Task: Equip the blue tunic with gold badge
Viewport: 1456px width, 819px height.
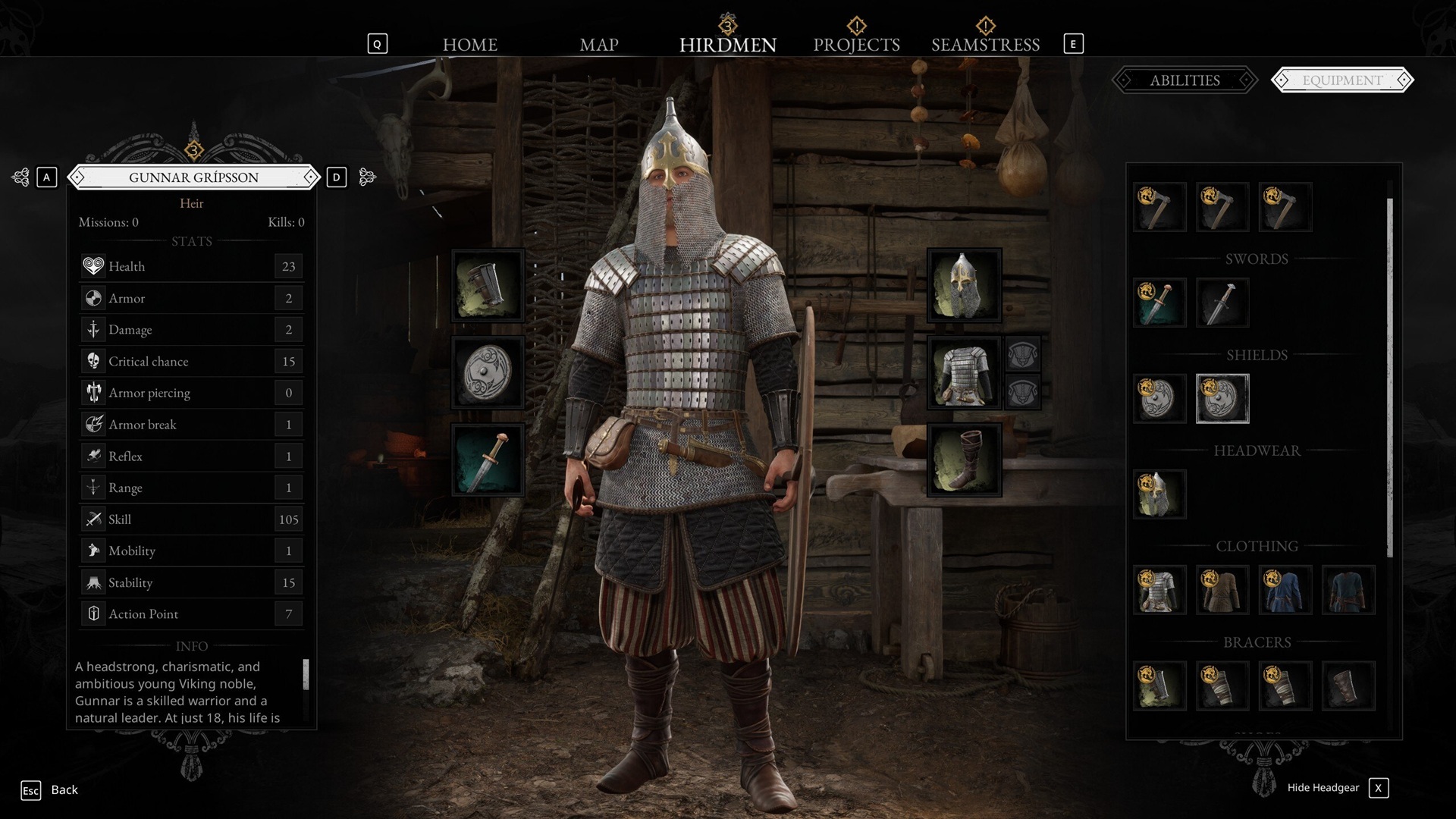Action: coord(1285,590)
